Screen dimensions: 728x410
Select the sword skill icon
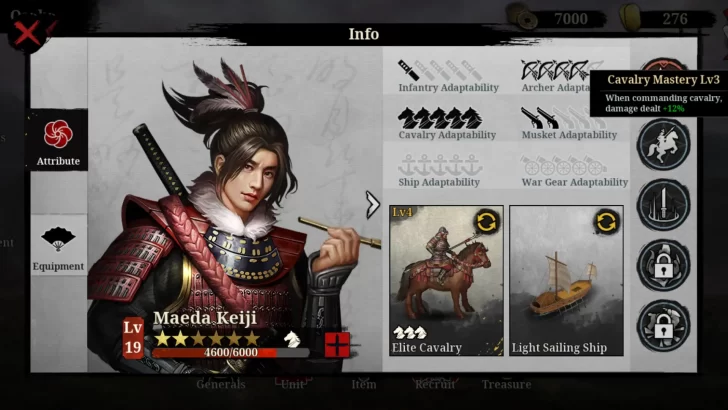pos(663,205)
